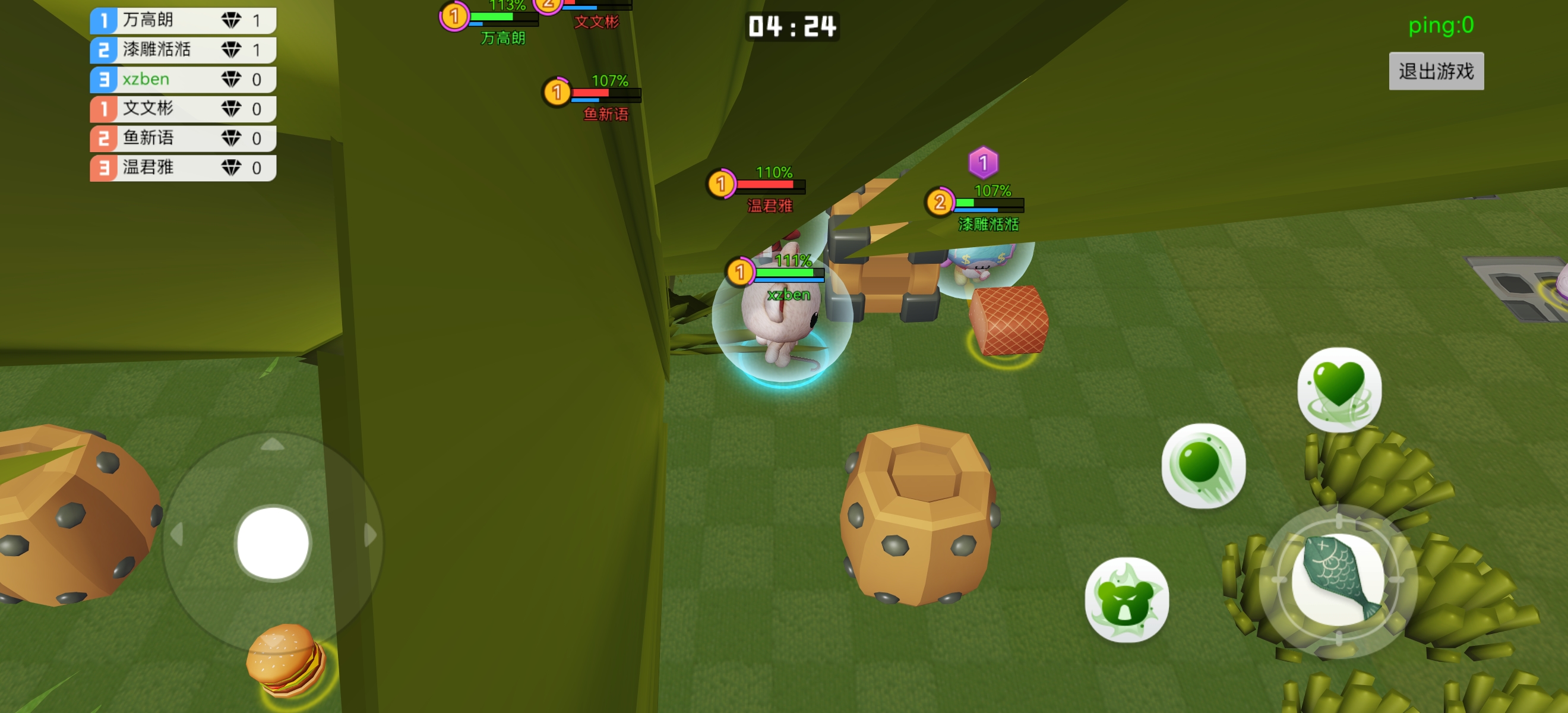Select 漆雕湉湉 row in the scoreboard
The height and width of the screenshot is (713, 1568).
182,49
